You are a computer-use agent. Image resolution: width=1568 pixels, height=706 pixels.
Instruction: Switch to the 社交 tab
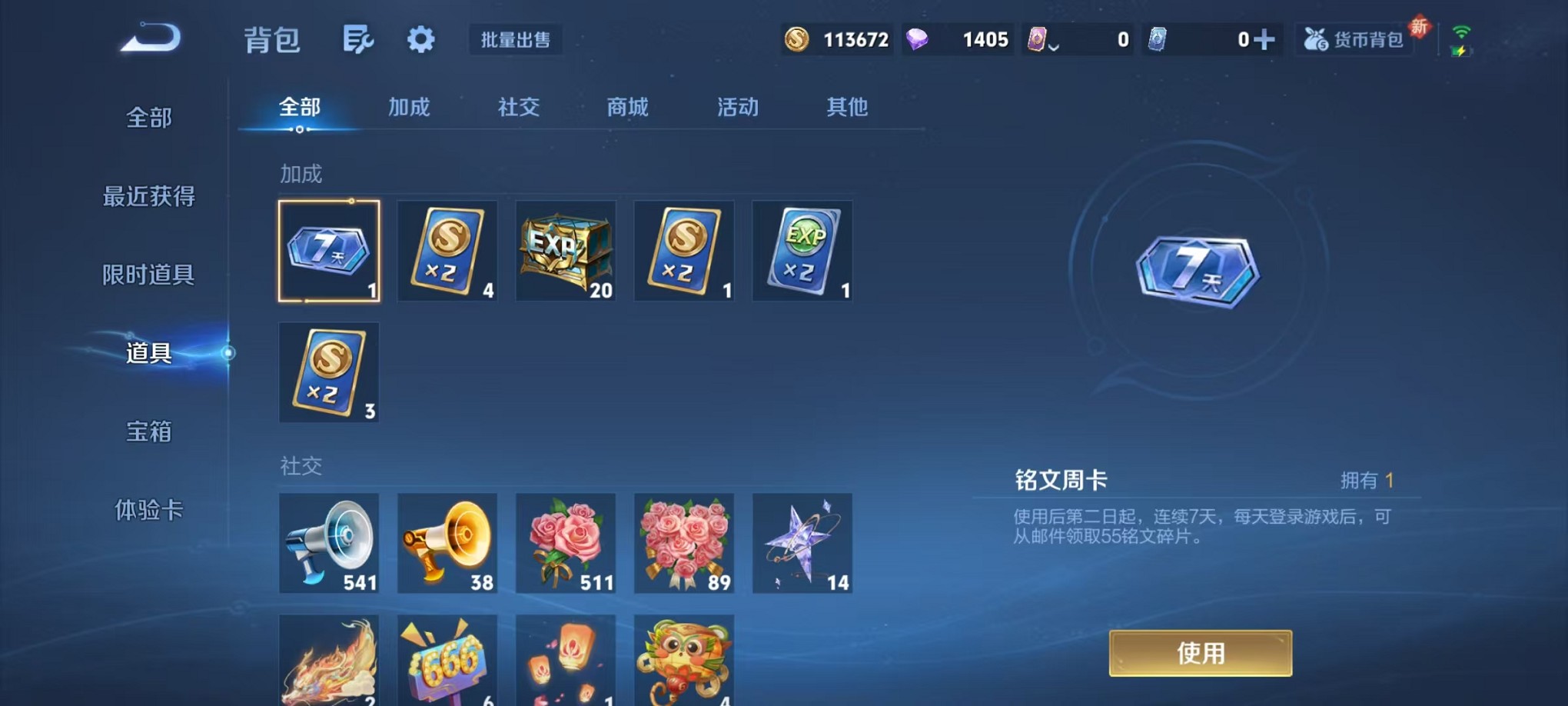tap(518, 108)
